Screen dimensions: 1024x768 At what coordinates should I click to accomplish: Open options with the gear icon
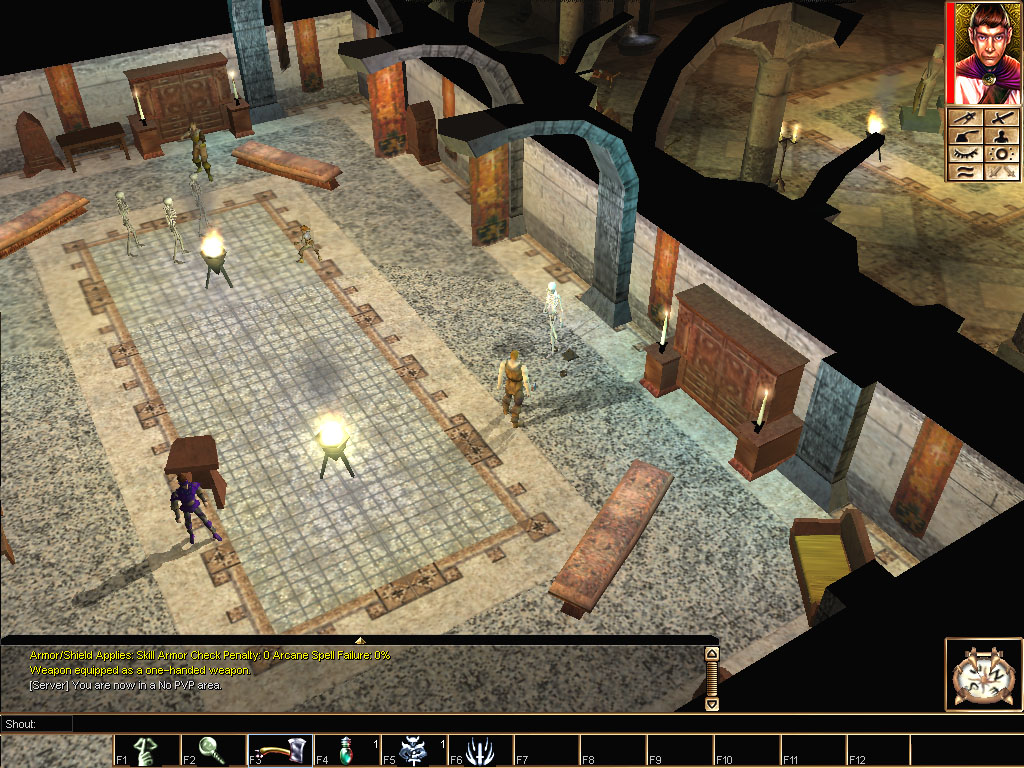tap(1002, 155)
